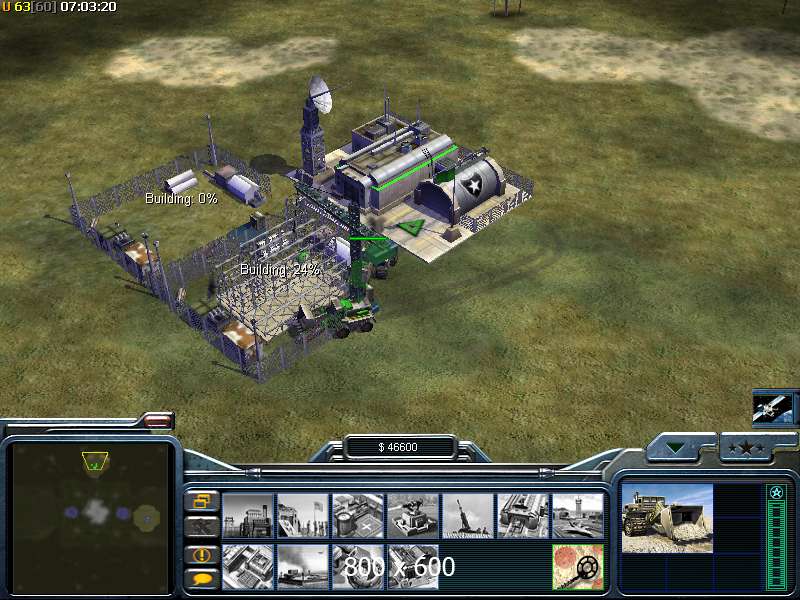This screenshot has width=800, height=600.
Task: Select the bulldozer unit portrait
Action: point(667,518)
